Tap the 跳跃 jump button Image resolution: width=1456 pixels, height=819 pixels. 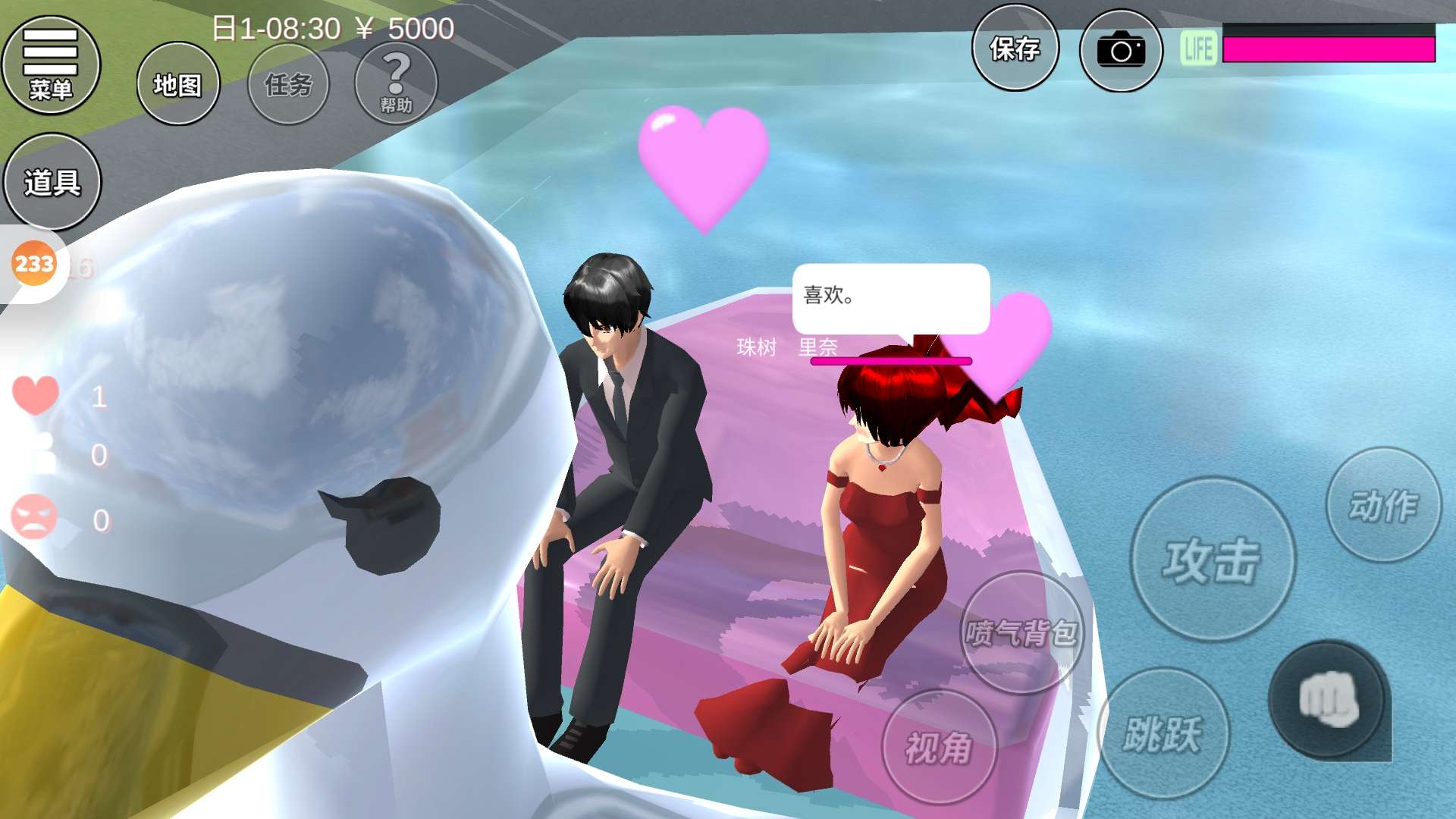point(1163,733)
